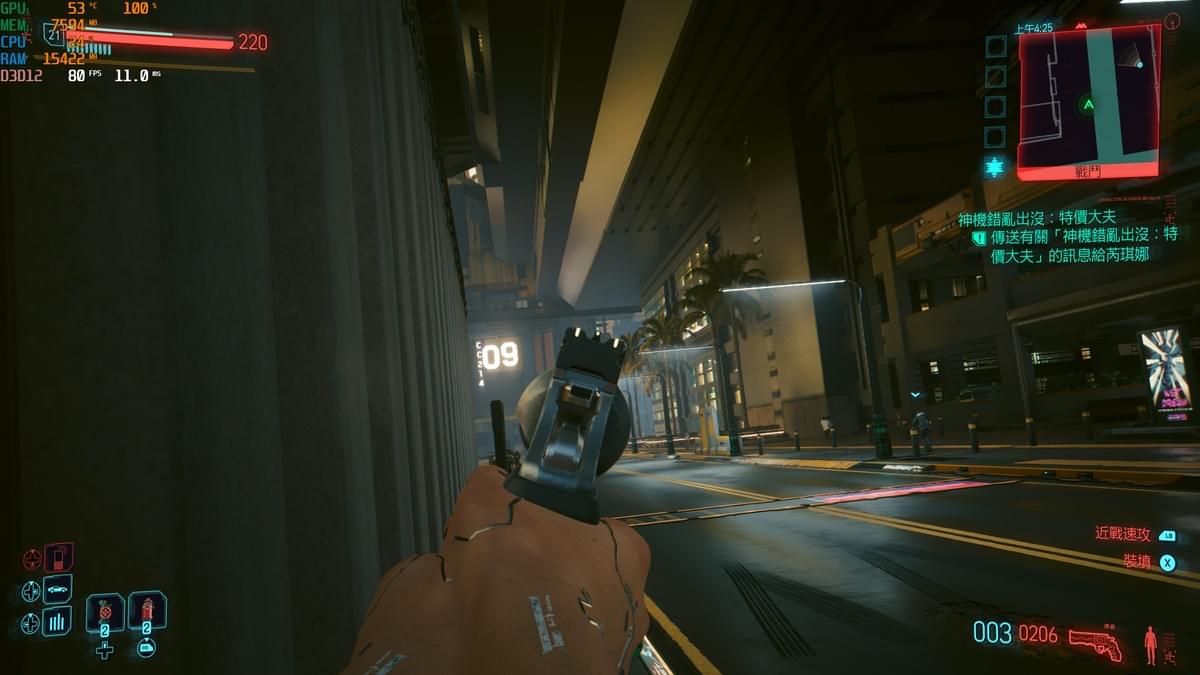Click the wanted star icon beside minimap
Viewport: 1200px width, 675px height.
994,167
